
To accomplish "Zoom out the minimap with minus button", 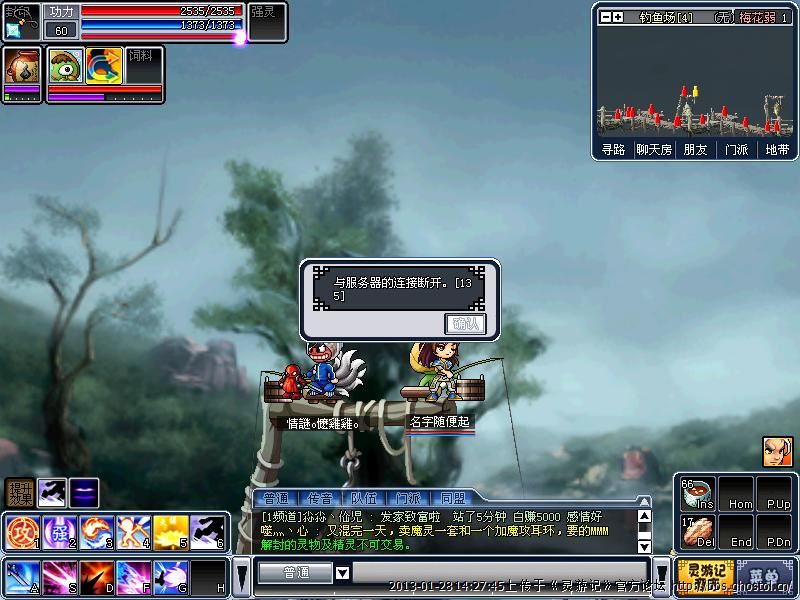I will point(605,17).
